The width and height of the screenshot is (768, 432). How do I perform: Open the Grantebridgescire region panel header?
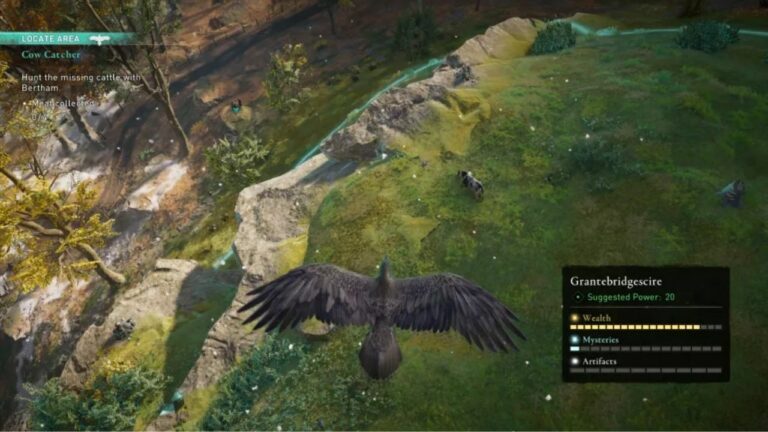point(617,281)
